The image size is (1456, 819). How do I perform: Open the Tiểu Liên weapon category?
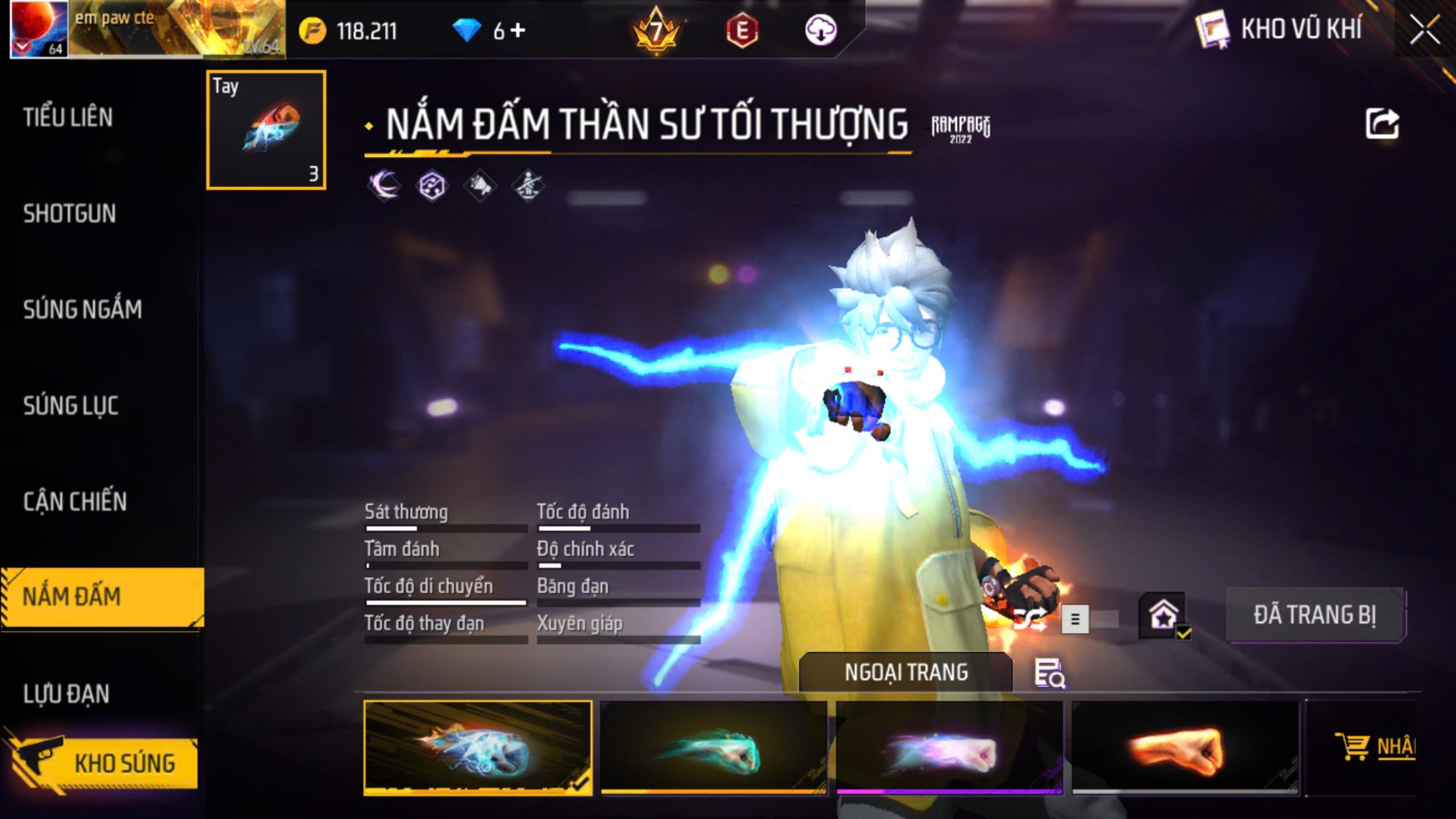(x=68, y=117)
